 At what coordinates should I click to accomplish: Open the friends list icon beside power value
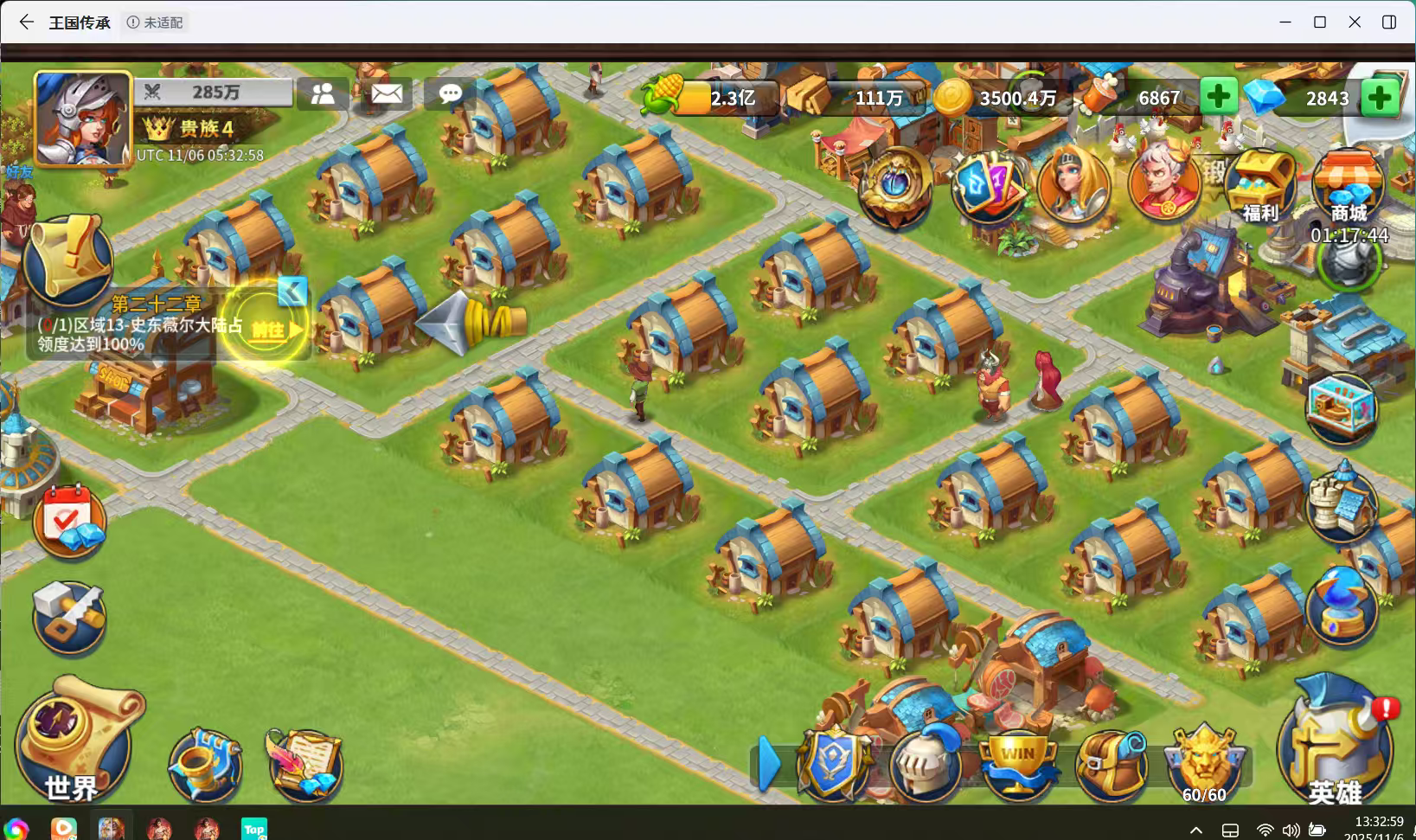323,93
